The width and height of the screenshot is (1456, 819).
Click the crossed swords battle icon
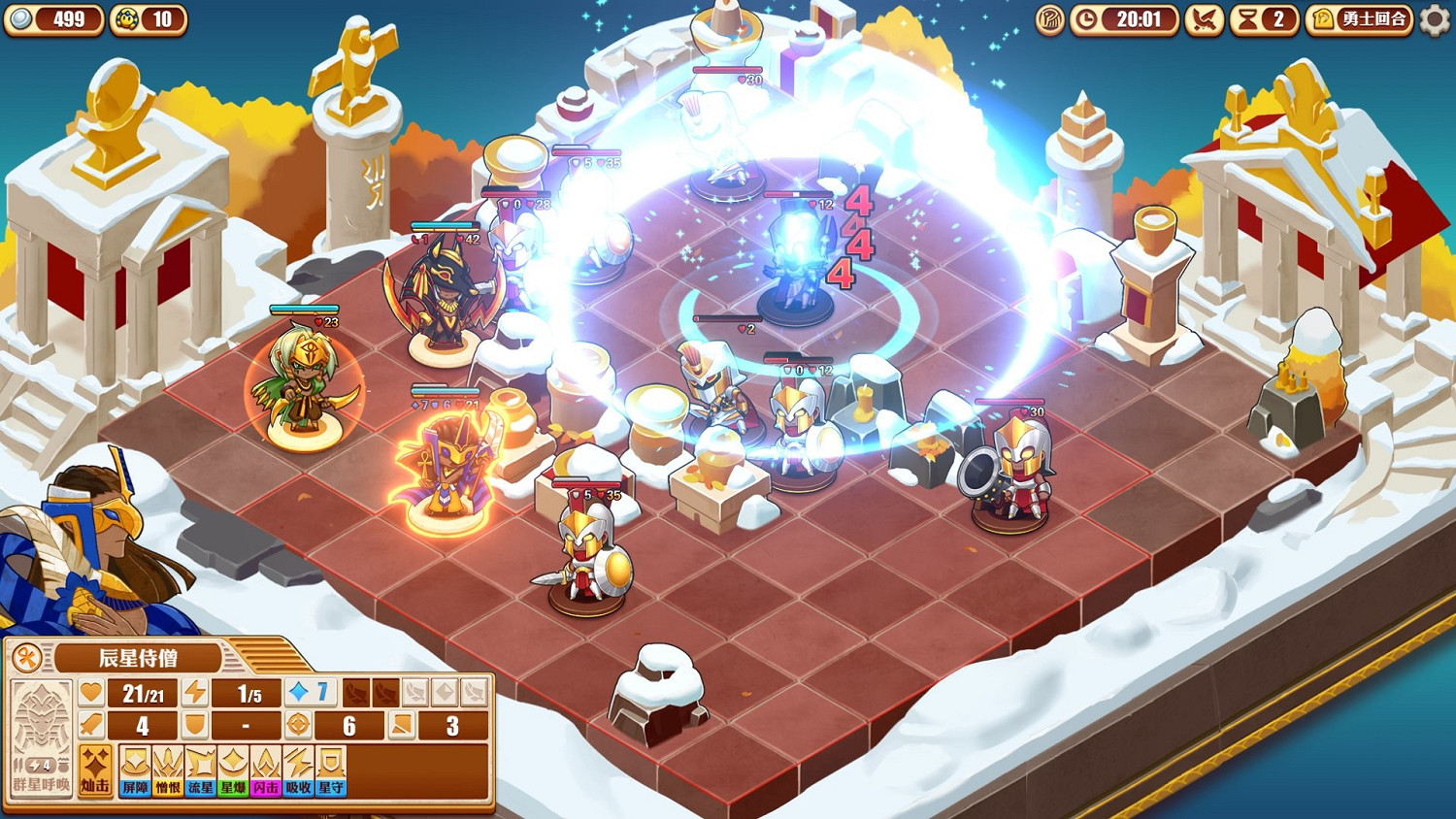[1202, 20]
